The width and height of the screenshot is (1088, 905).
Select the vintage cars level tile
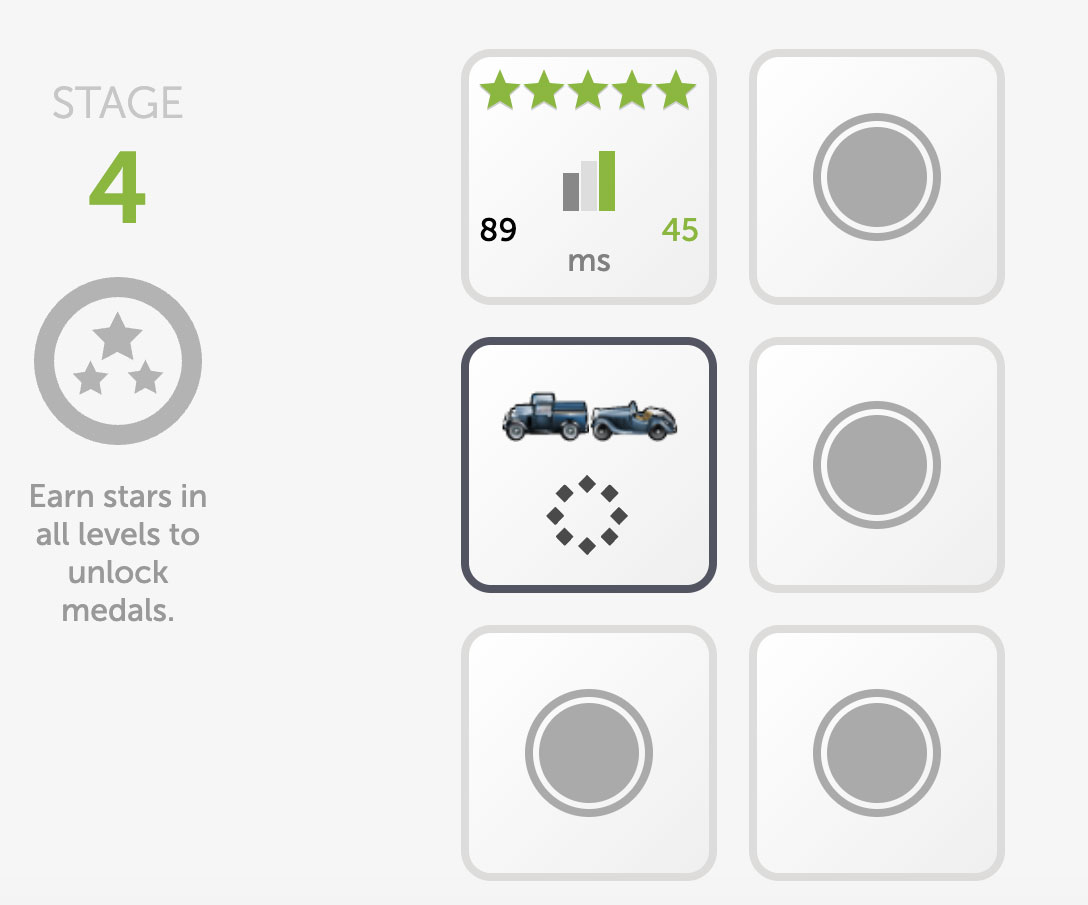588,464
